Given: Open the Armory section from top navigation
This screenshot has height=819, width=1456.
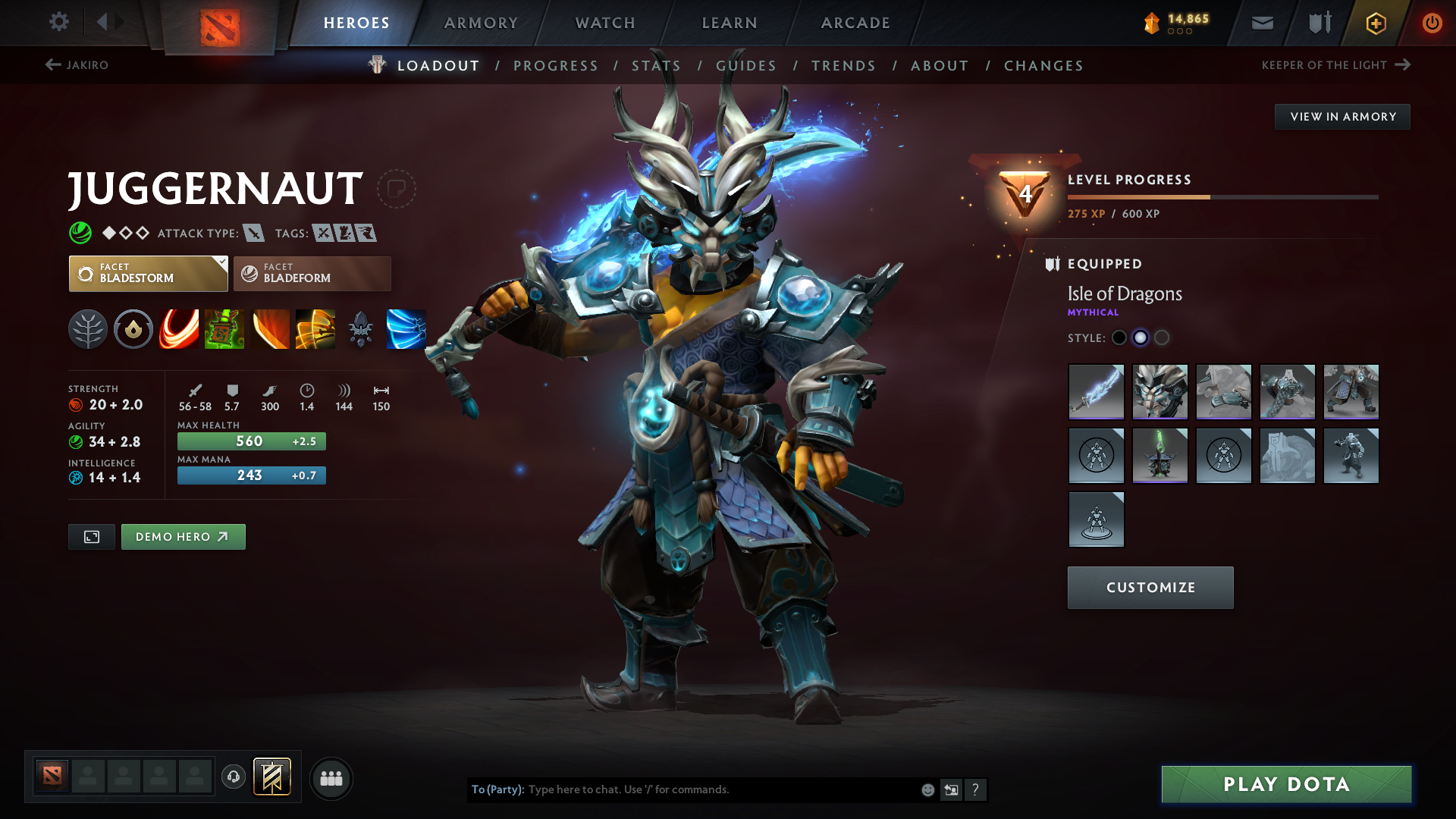Looking at the screenshot, I should coord(481,23).
